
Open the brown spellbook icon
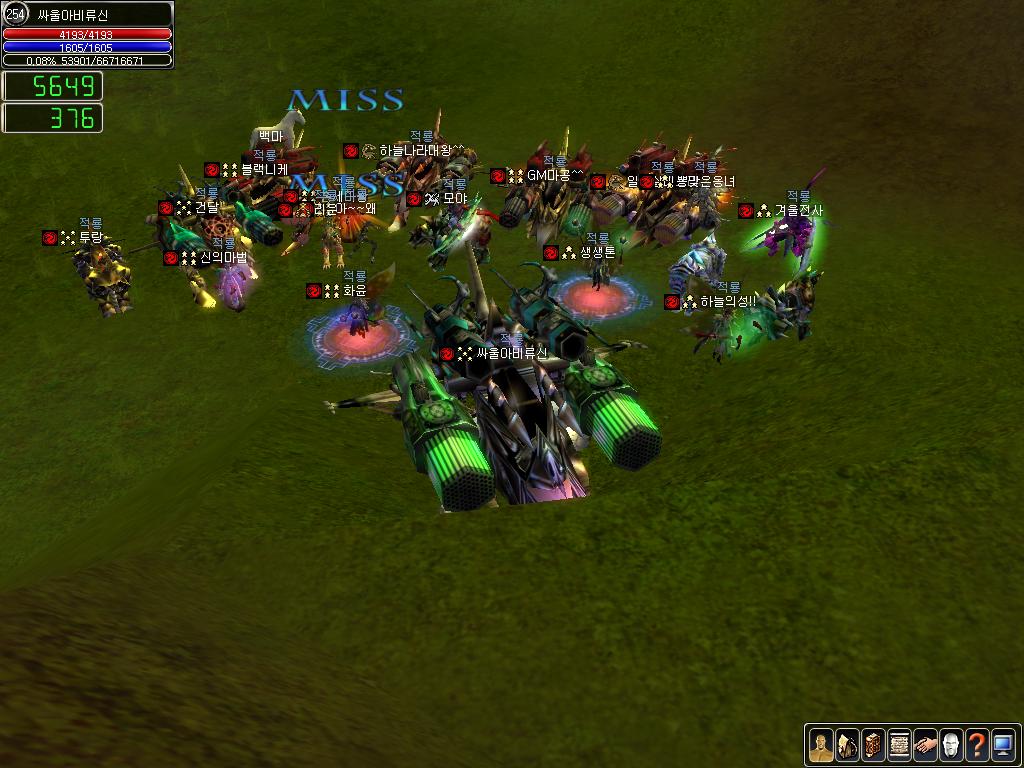tap(873, 745)
